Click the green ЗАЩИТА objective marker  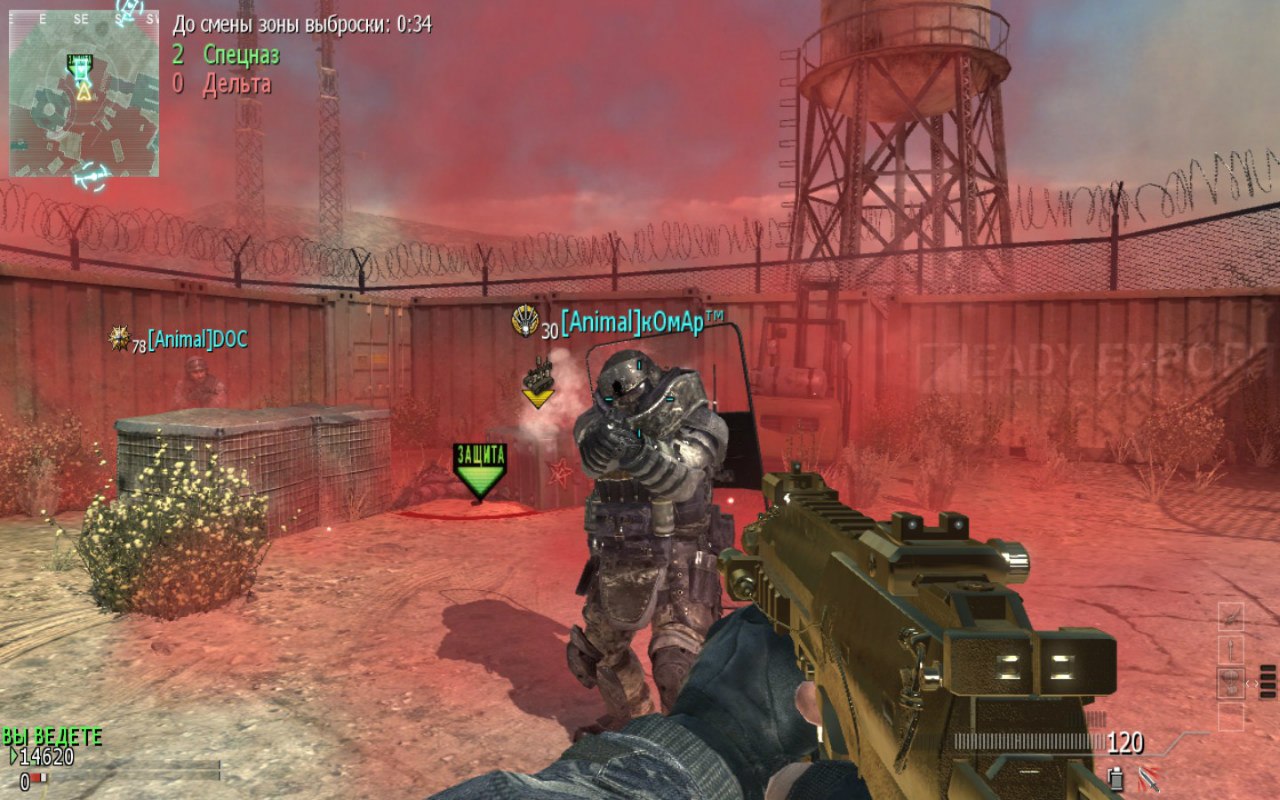(x=480, y=469)
